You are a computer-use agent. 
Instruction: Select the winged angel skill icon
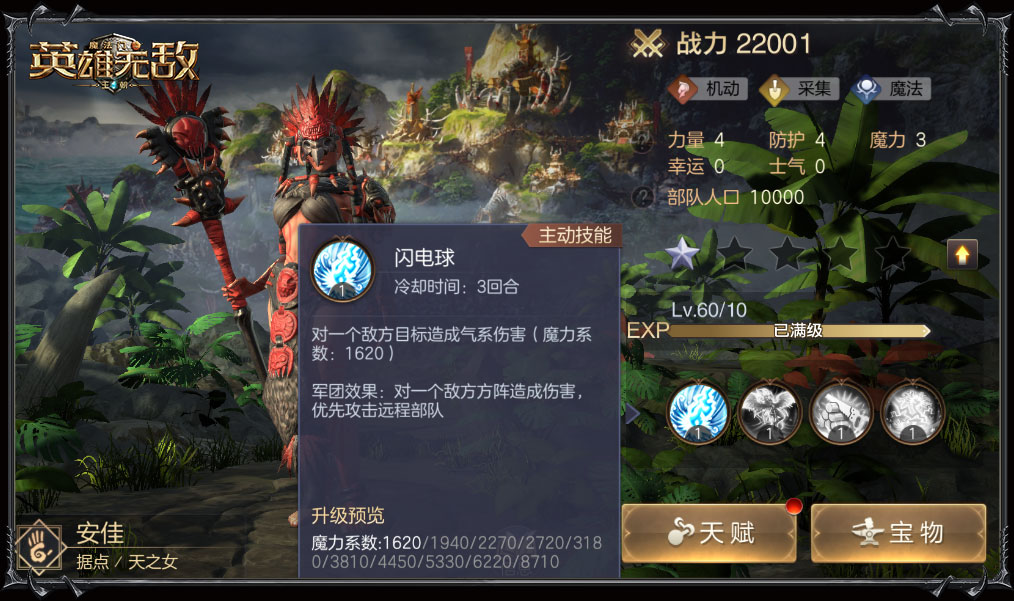[769, 412]
